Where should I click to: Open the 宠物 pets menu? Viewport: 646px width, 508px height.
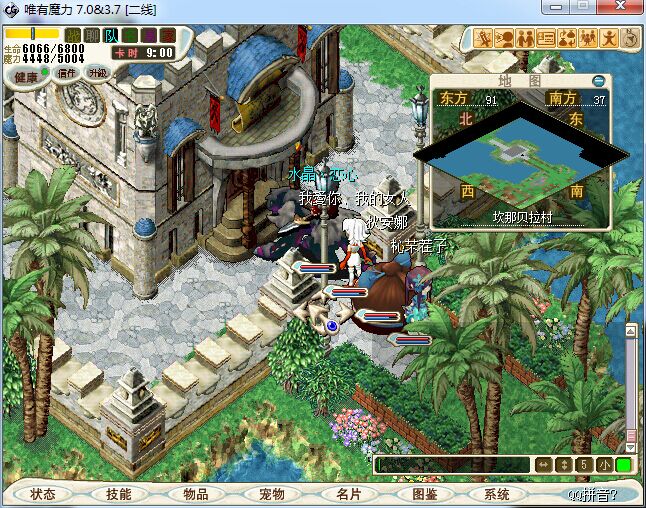(271, 494)
